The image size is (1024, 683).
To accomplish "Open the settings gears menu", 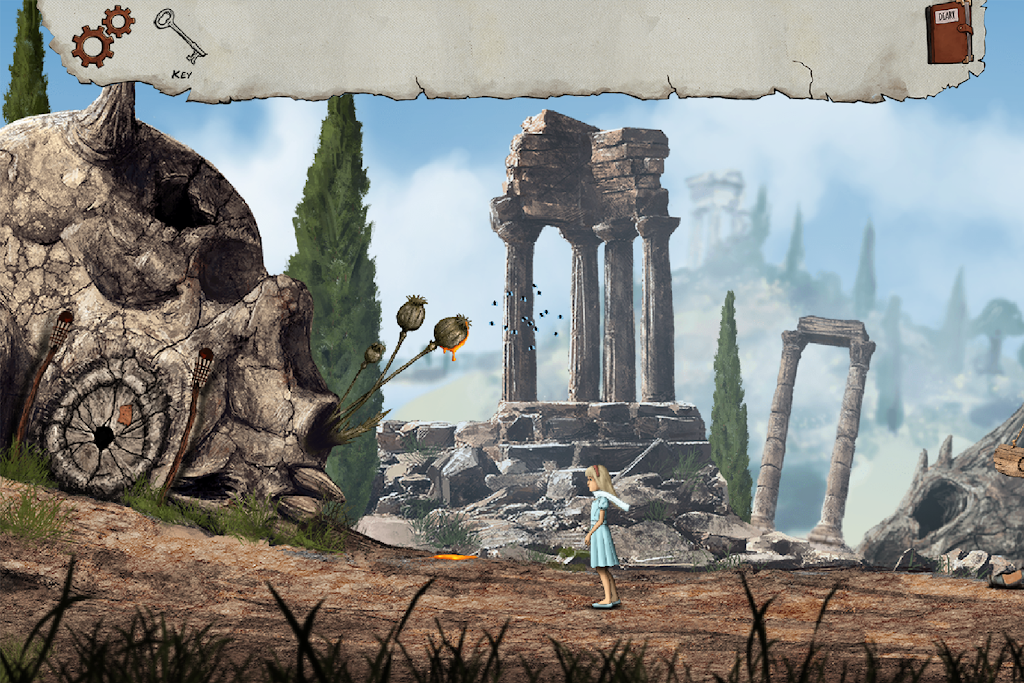I will [x=102, y=35].
